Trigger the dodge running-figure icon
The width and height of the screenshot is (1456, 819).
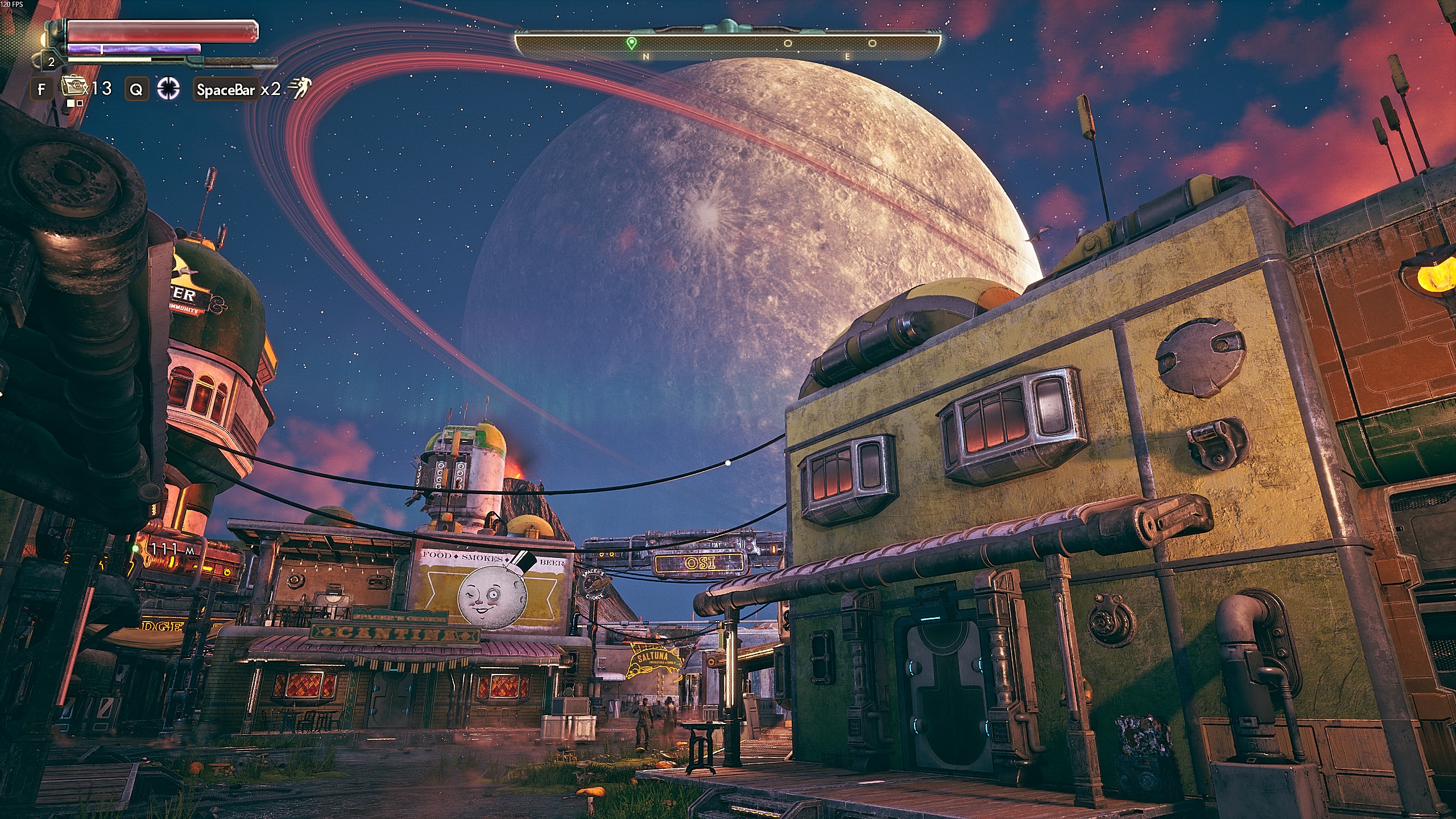pyautogui.click(x=299, y=89)
